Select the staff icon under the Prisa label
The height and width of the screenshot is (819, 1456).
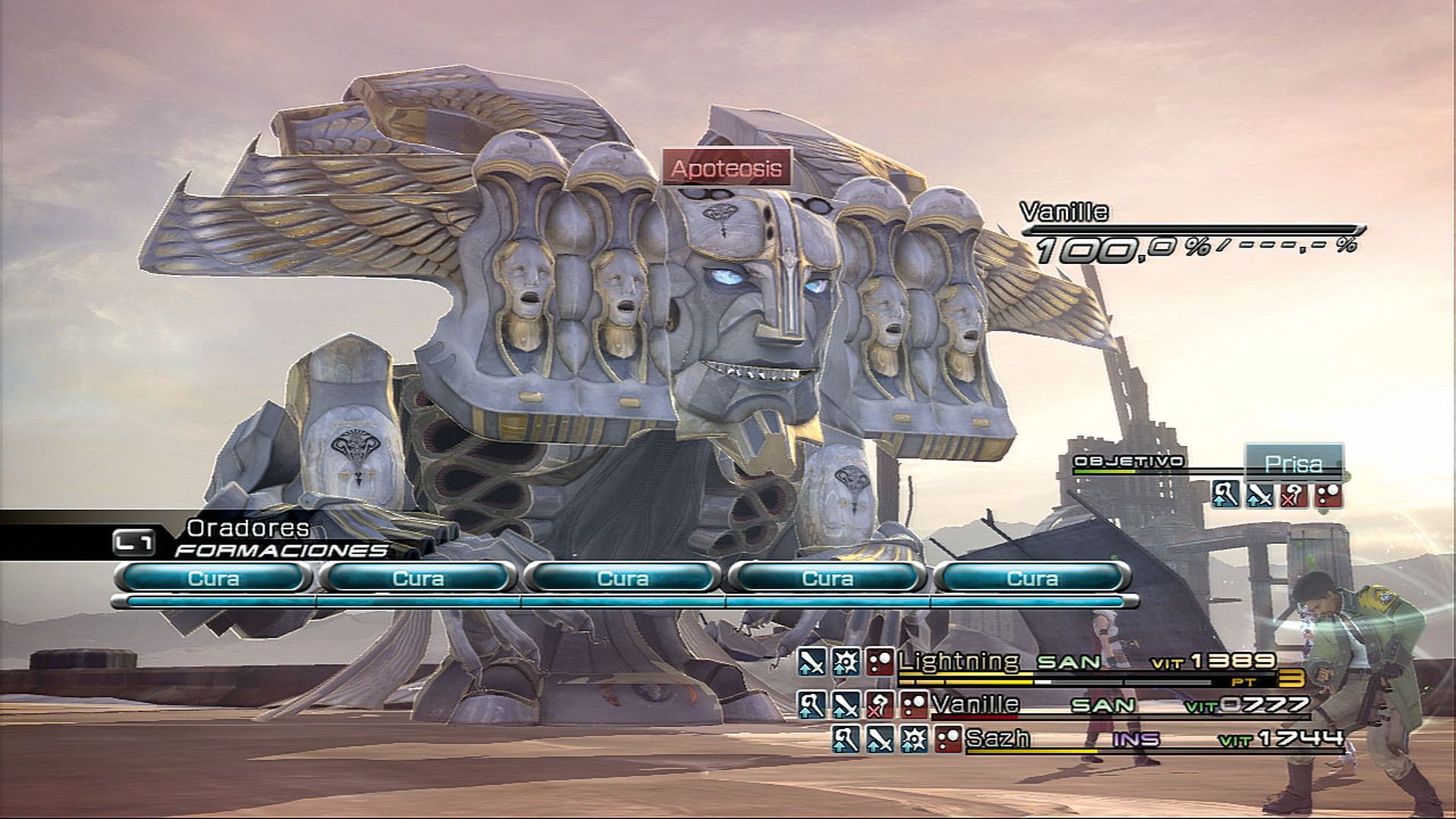coord(1226,495)
